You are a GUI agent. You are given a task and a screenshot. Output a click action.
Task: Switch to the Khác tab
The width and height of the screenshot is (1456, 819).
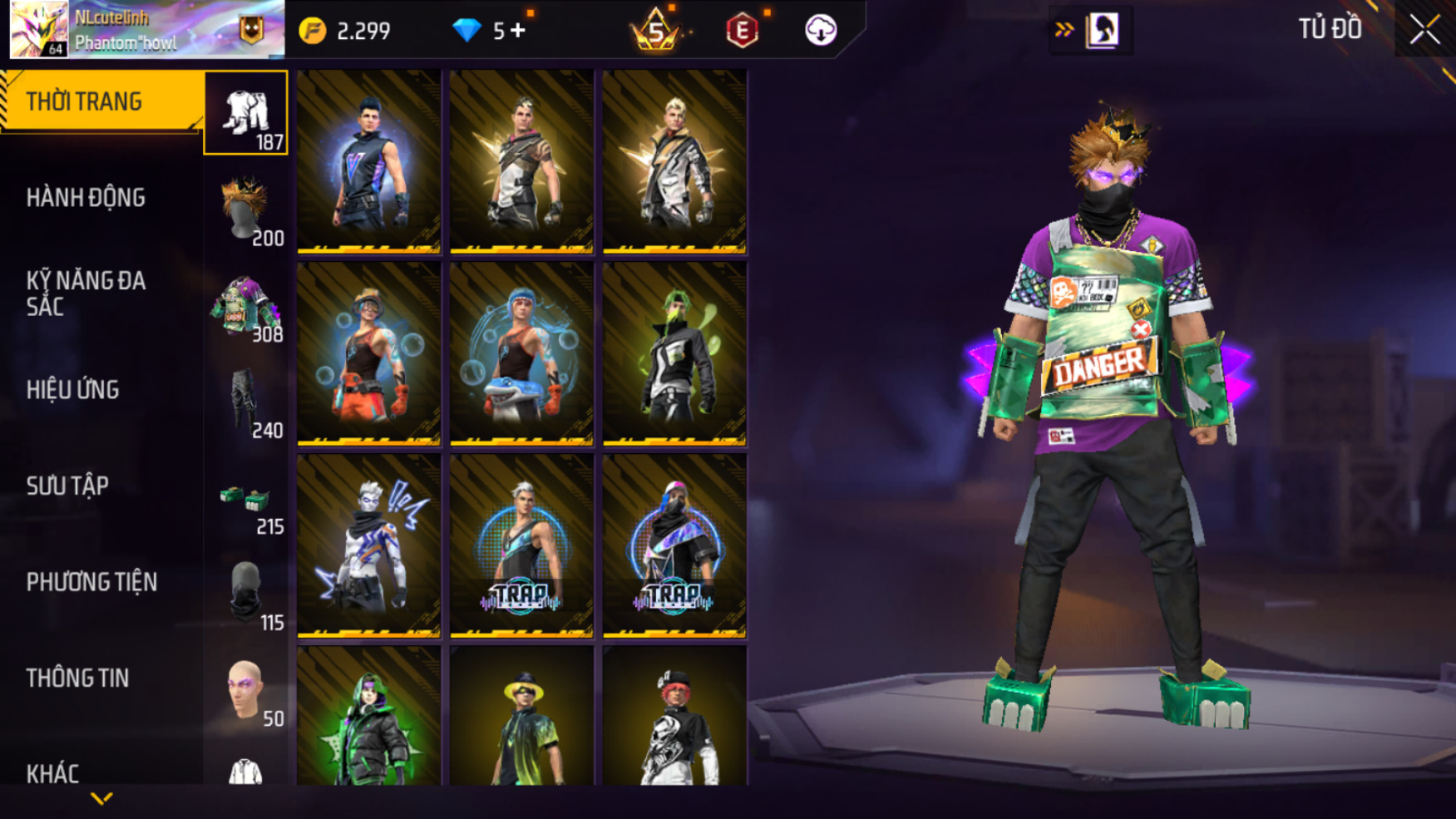[52, 773]
